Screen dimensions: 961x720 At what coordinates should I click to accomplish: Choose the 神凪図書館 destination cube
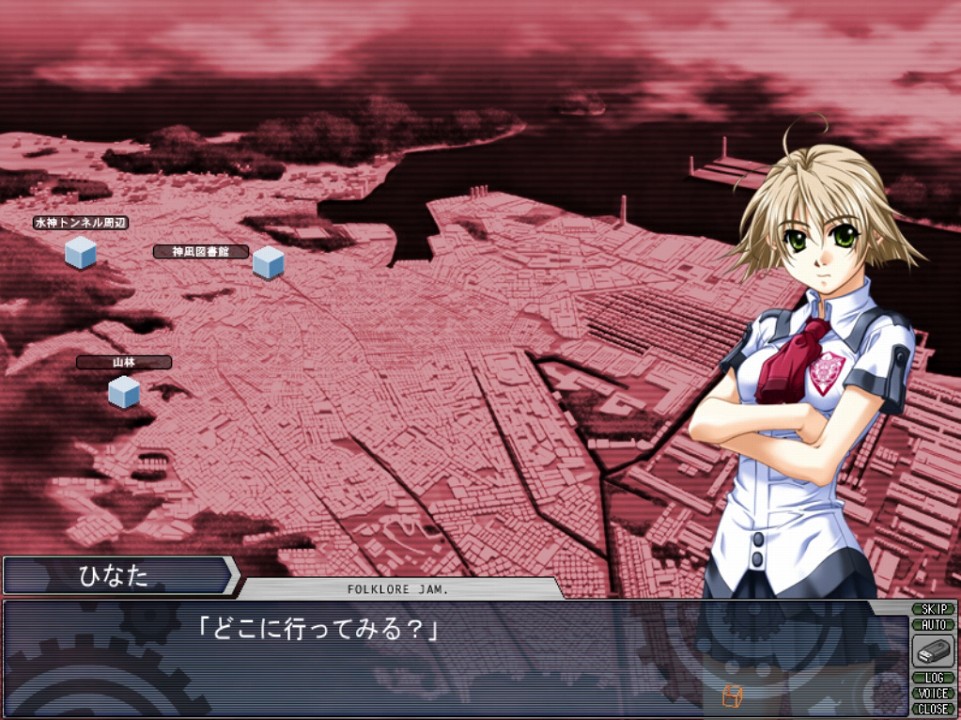coord(268,262)
